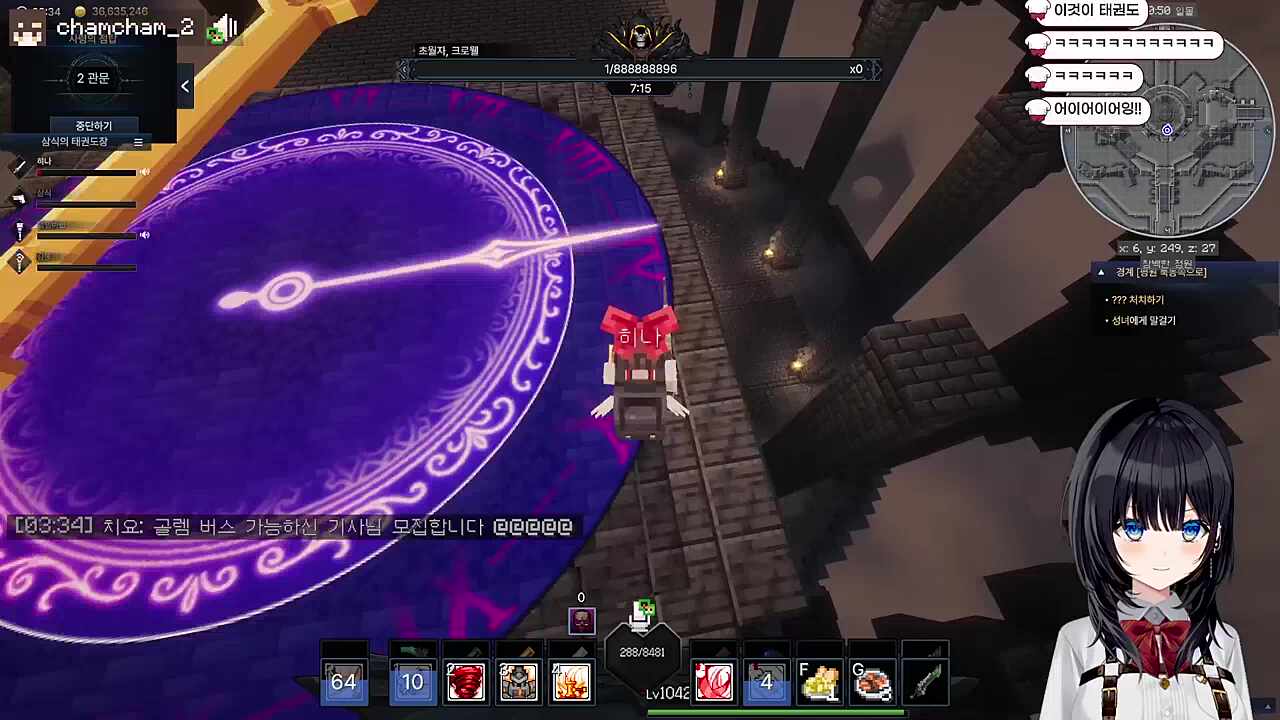This screenshot has height=720, width=1280.
Task: Collapse the quest tracker header
Action: pos(1101,272)
